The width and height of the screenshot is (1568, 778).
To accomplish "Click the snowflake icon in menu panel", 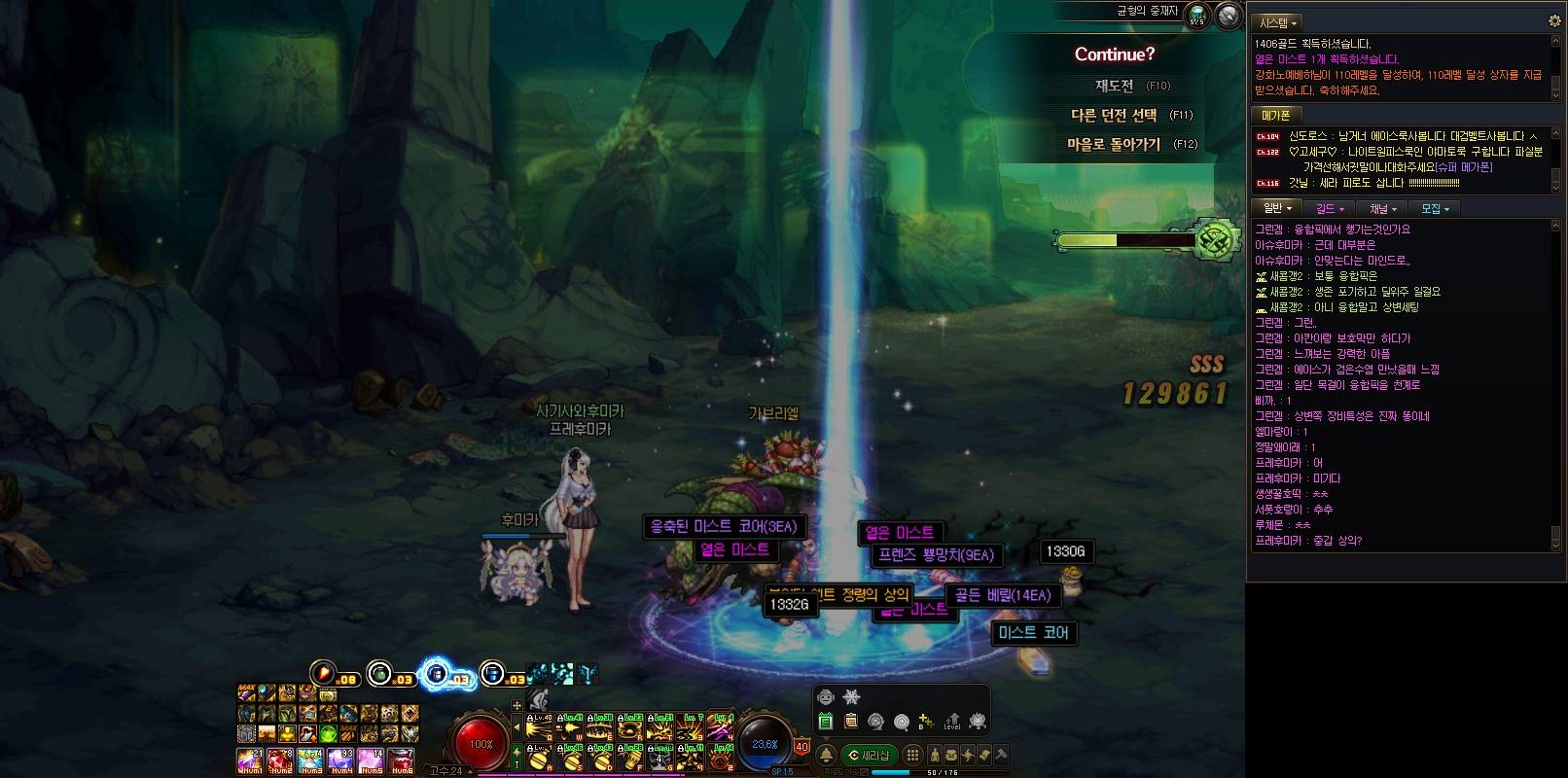I will click(x=852, y=696).
